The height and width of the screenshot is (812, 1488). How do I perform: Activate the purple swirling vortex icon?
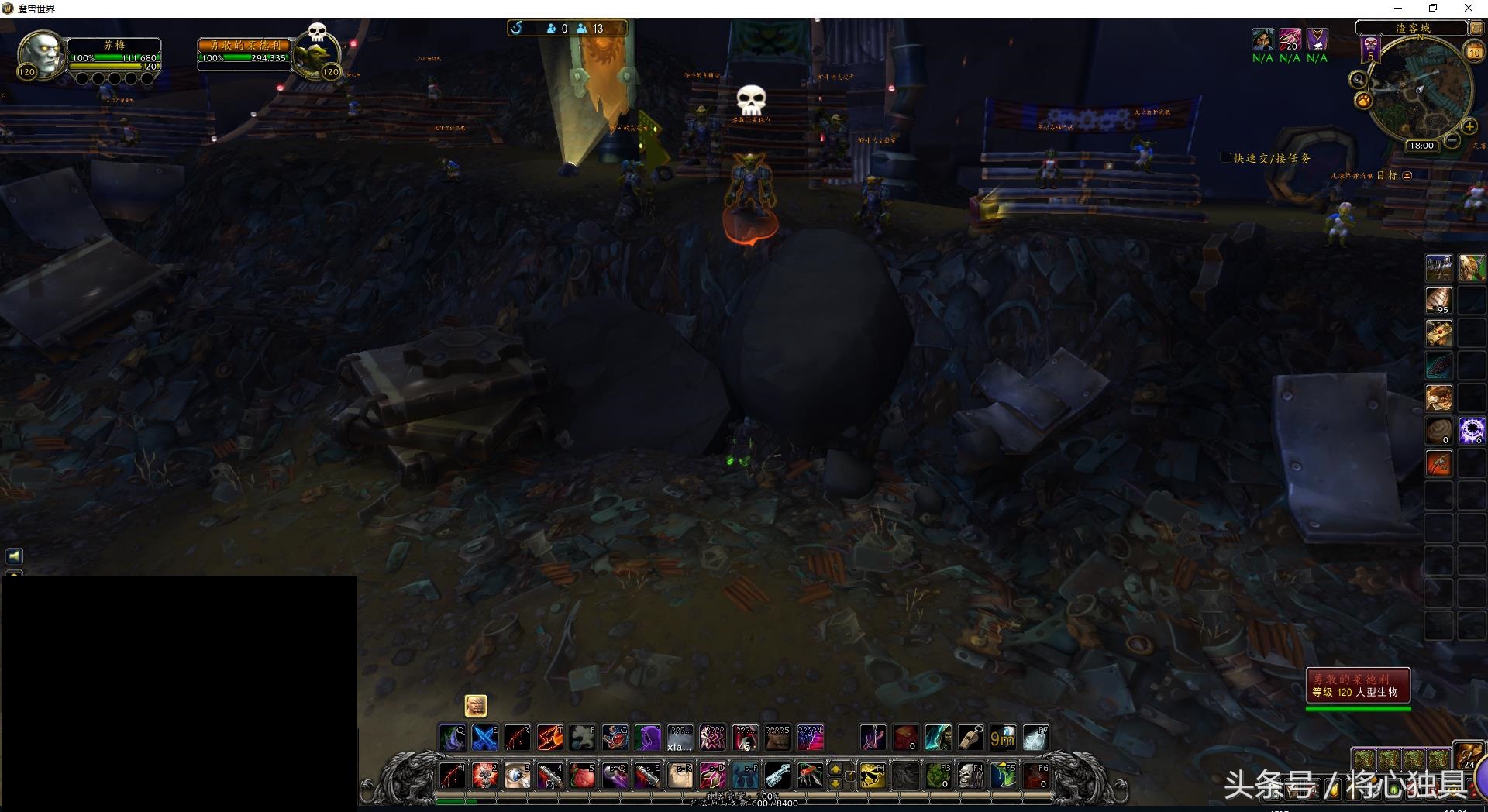(x=1471, y=431)
